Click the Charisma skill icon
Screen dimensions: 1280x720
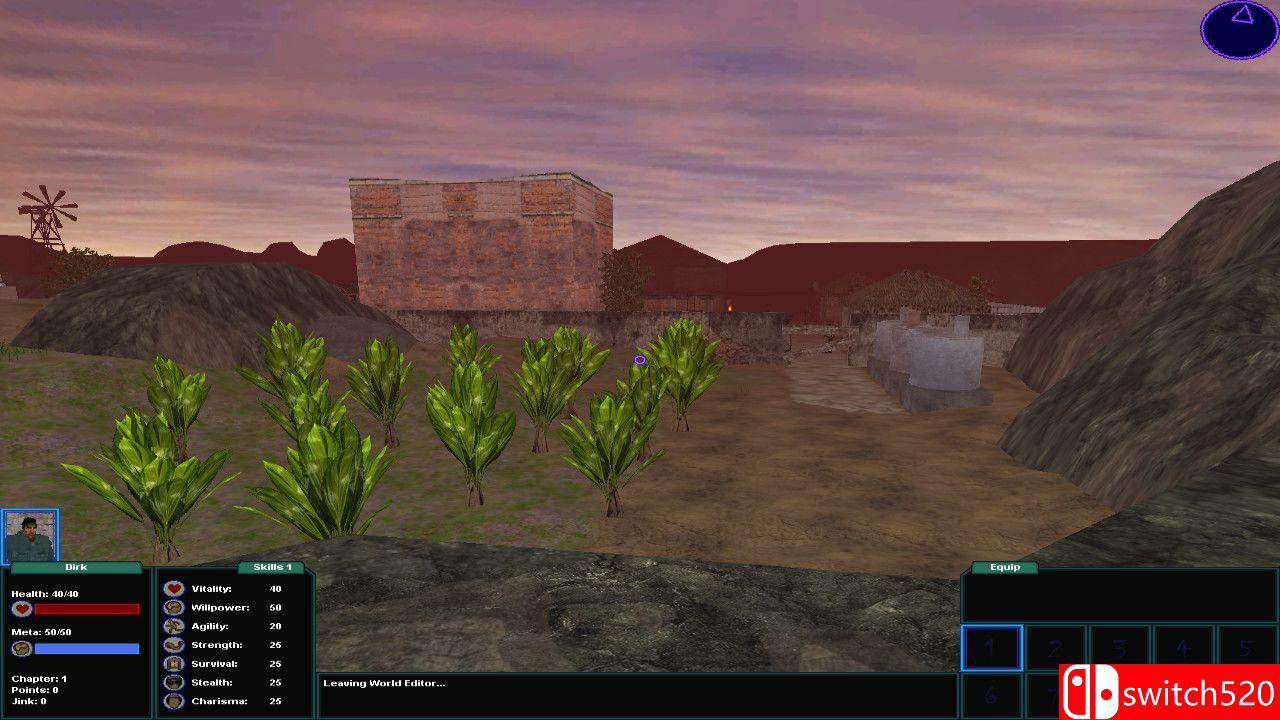(x=173, y=701)
